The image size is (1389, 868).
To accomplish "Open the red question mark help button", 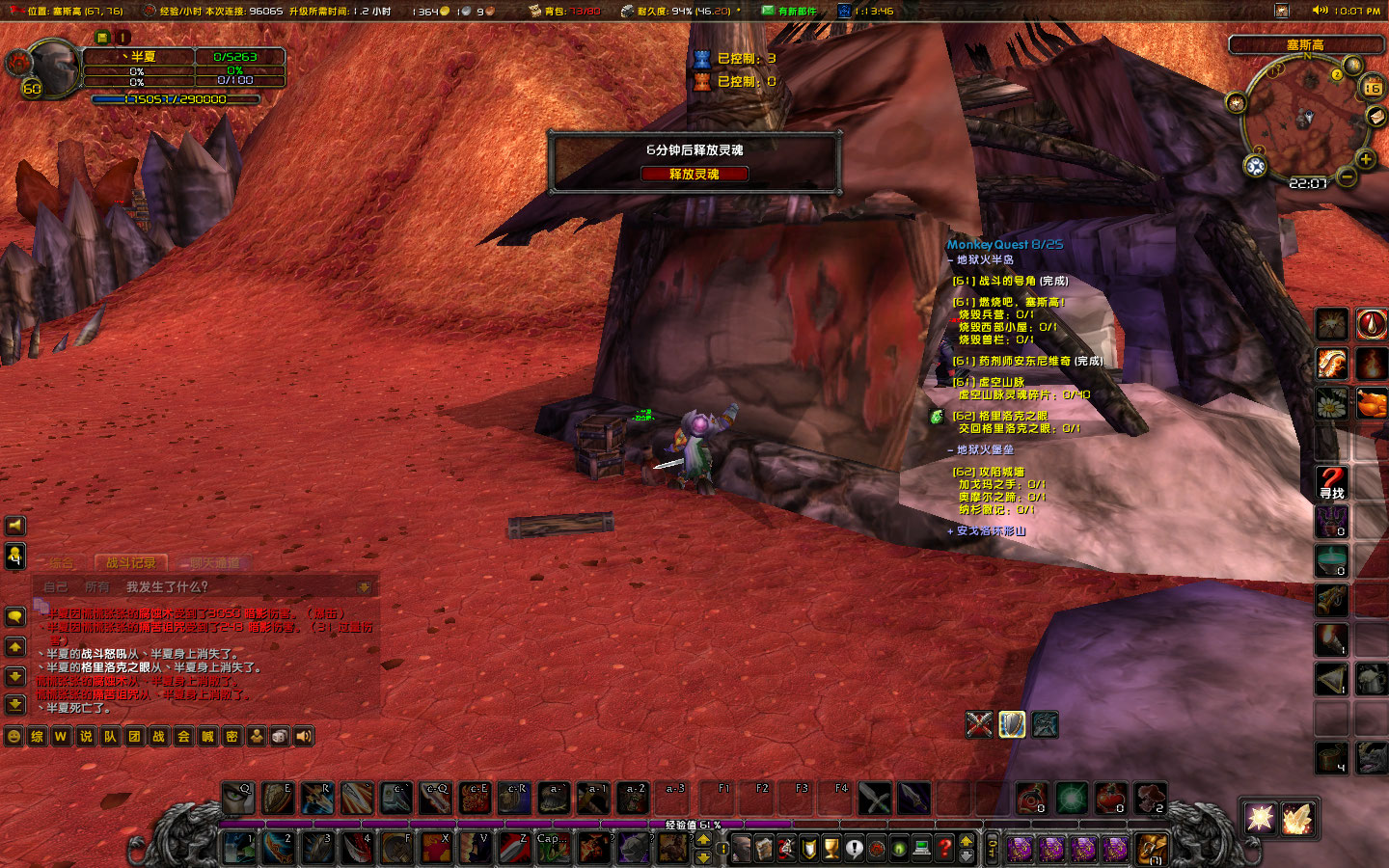I will coord(945,849).
